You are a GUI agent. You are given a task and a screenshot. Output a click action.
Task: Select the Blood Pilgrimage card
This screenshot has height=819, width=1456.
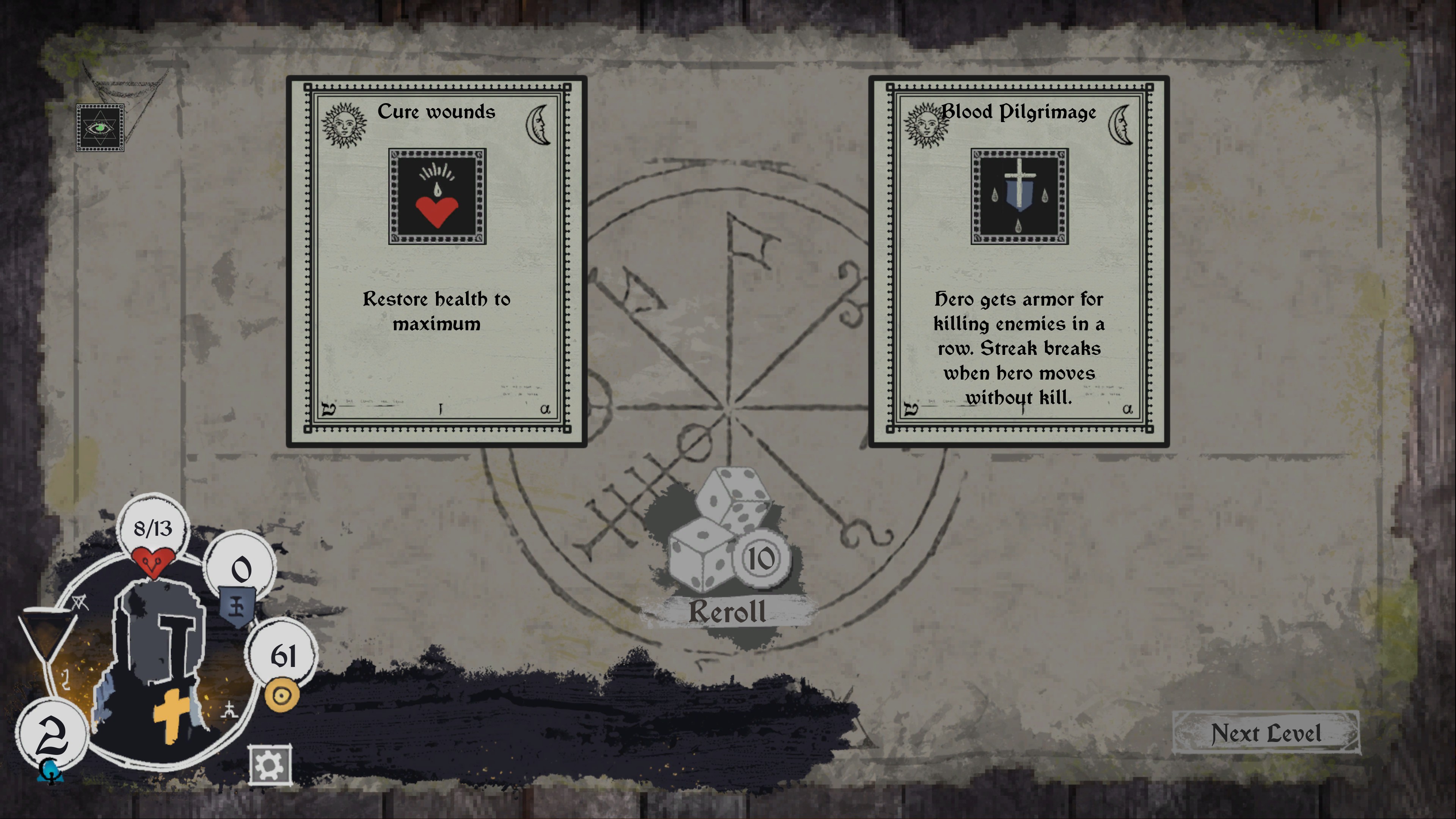click(x=1018, y=260)
